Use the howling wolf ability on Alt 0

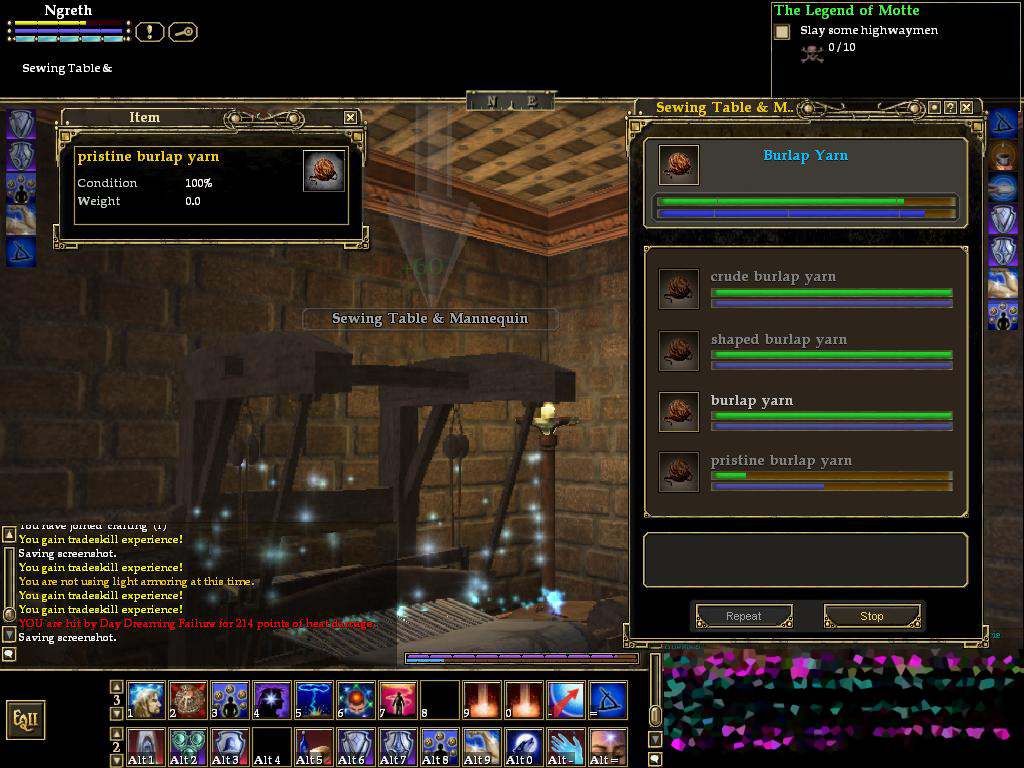tap(524, 747)
